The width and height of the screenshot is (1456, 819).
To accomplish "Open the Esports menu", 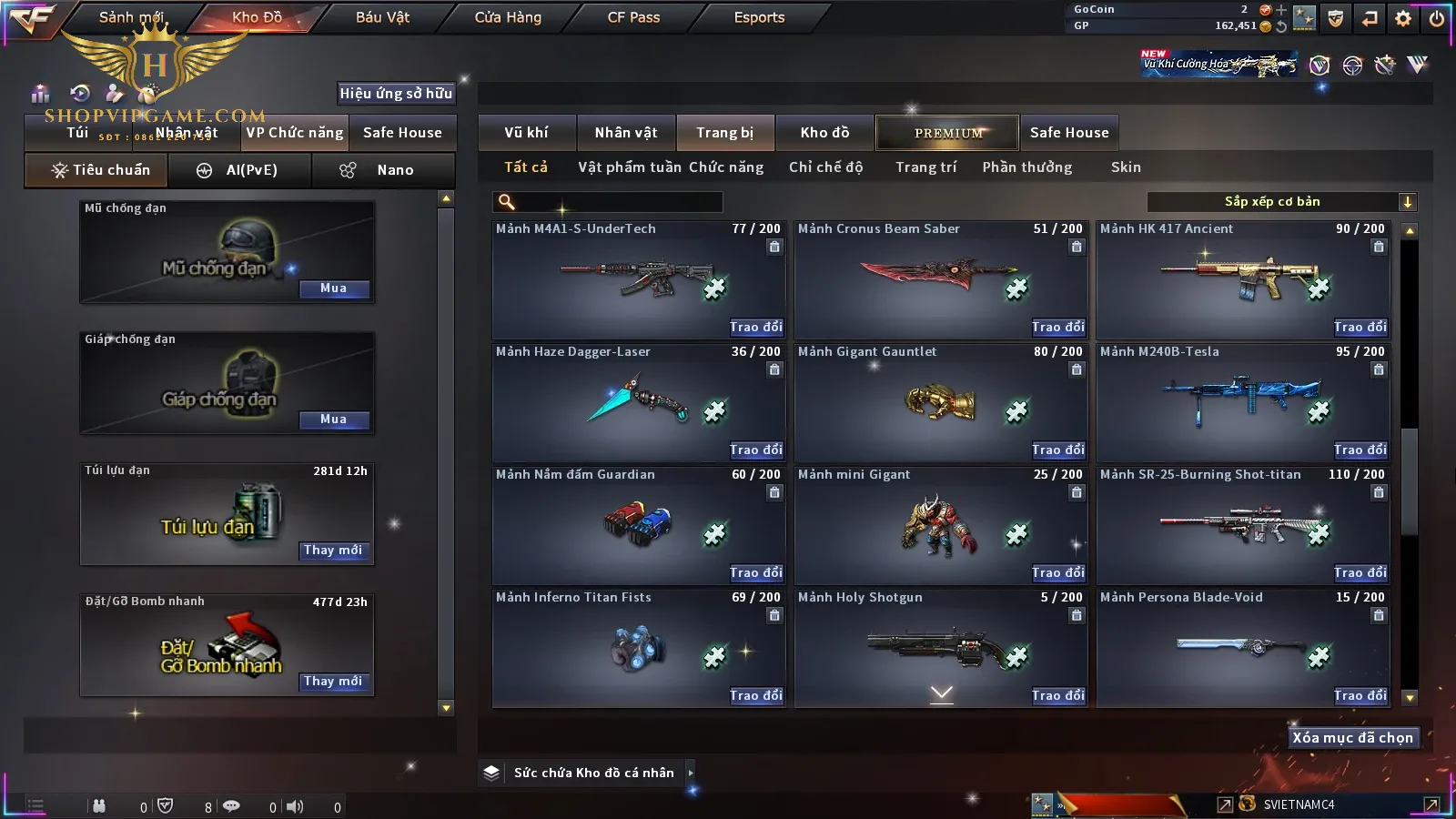I will point(759,17).
